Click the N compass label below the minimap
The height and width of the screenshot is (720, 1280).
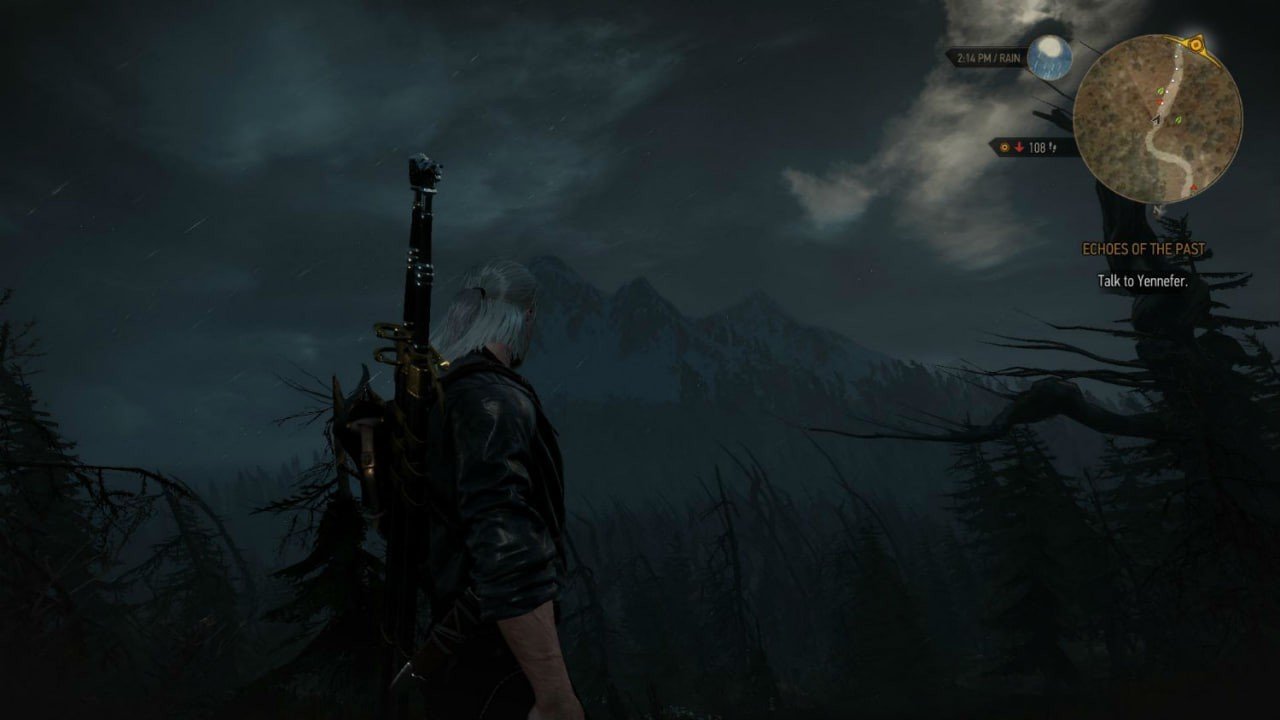(1158, 212)
